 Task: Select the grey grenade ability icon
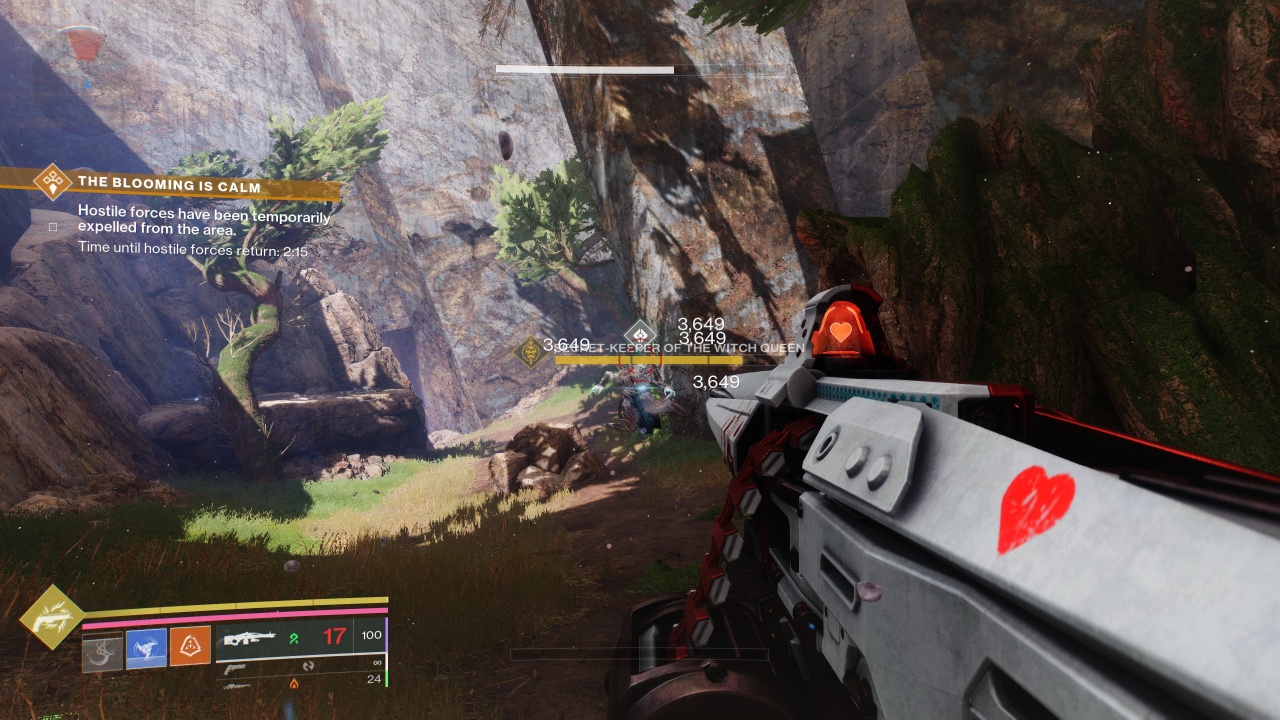(102, 648)
